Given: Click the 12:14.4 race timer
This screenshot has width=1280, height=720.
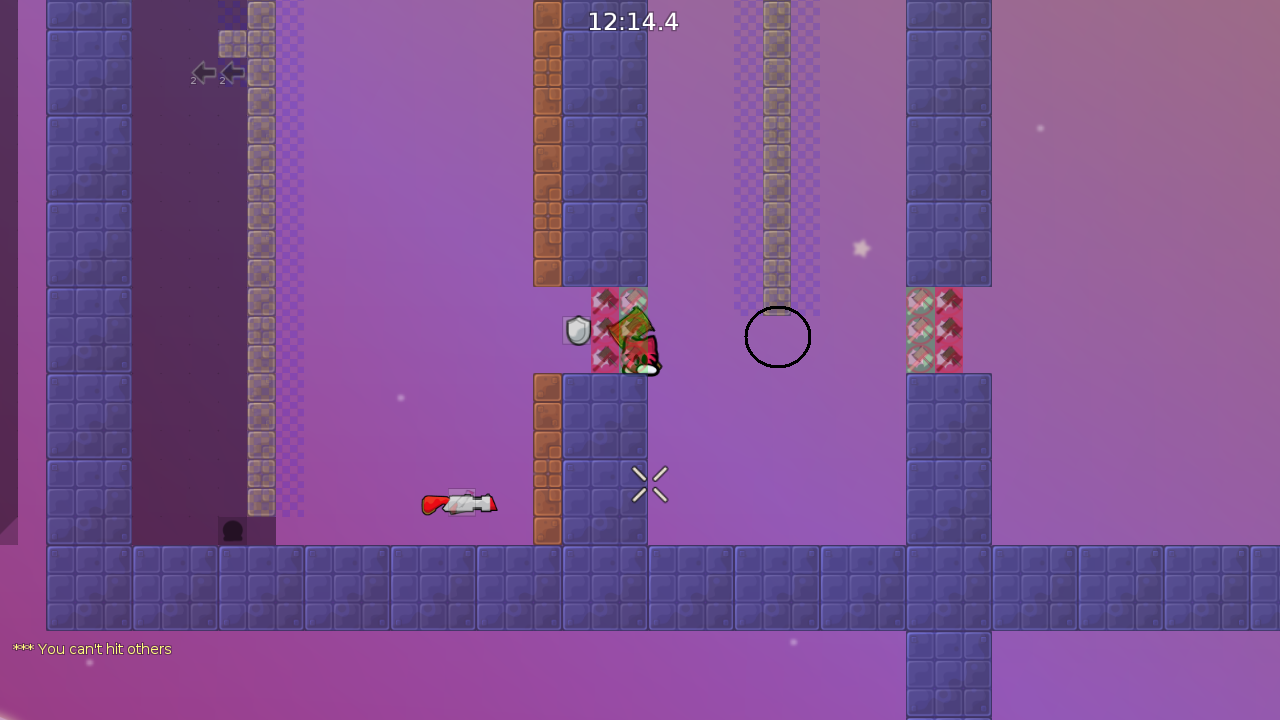Looking at the screenshot, I should (632, 21).
